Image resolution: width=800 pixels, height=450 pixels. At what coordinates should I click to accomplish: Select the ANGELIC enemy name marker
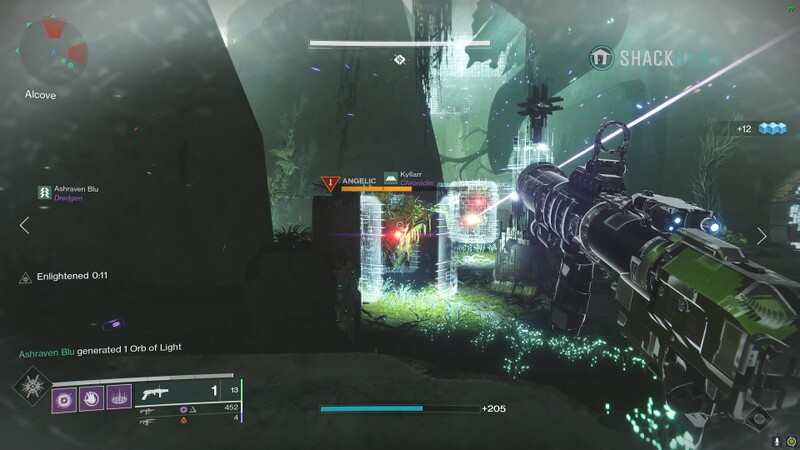click(350, 182)
